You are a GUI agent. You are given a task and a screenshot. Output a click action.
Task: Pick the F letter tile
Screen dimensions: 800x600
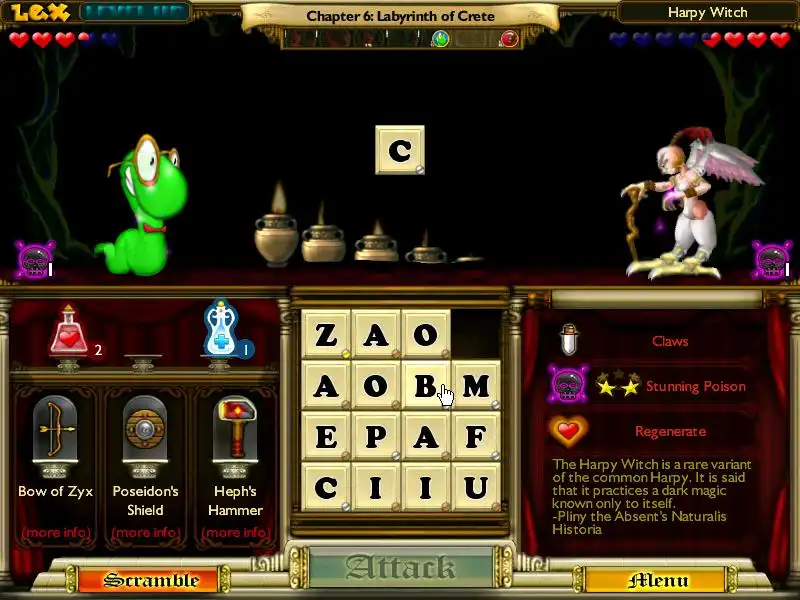pos(476,436)
